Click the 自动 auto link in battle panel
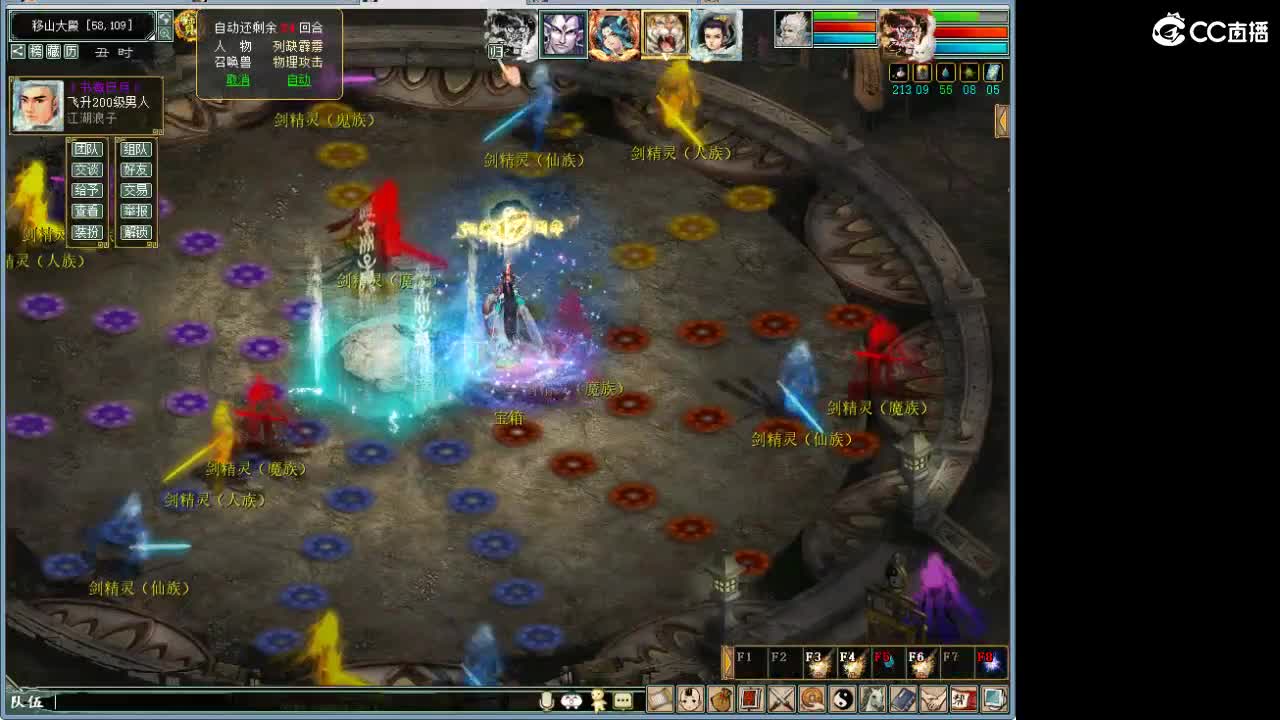The height and width of the screenshot is (720, 1280). (x=298, y=81)
